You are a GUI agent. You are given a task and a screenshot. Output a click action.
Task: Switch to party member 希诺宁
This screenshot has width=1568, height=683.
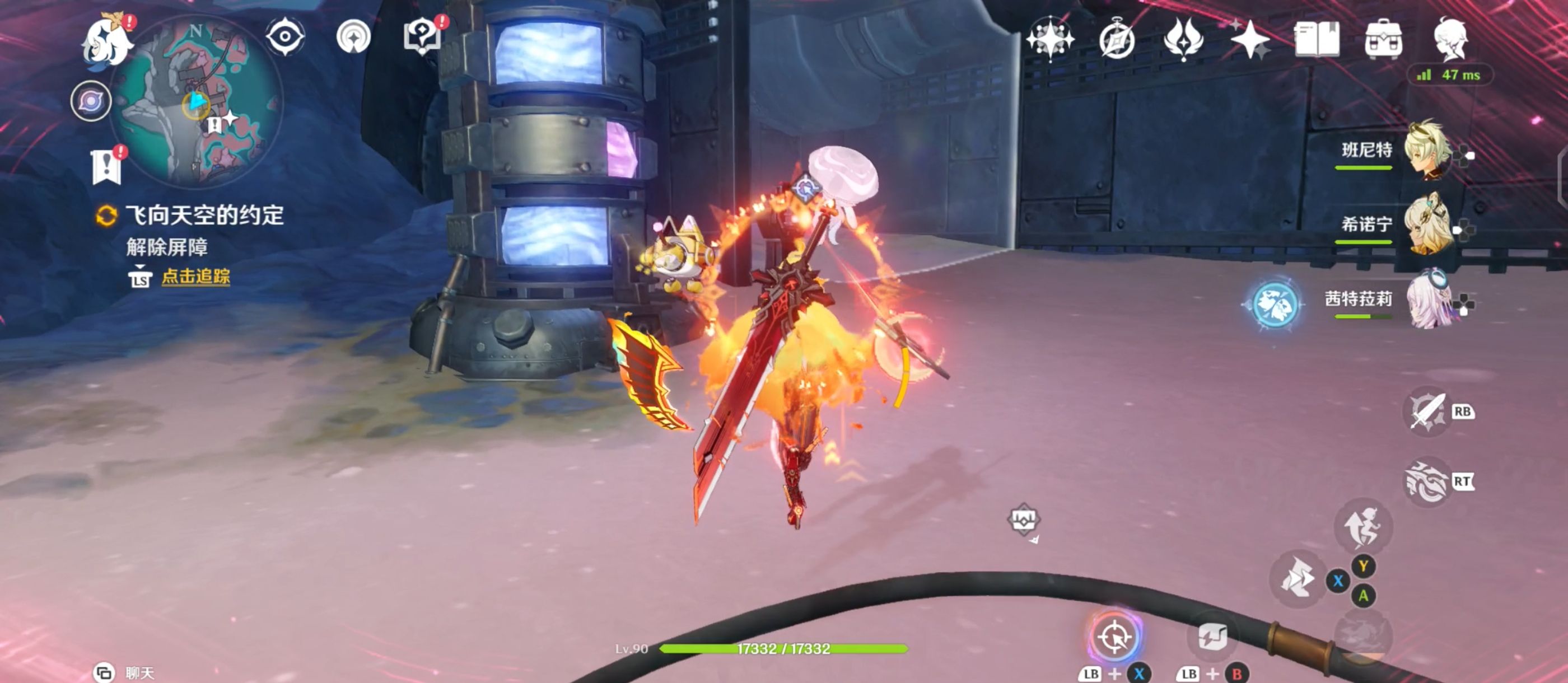tap(1427, 224)
